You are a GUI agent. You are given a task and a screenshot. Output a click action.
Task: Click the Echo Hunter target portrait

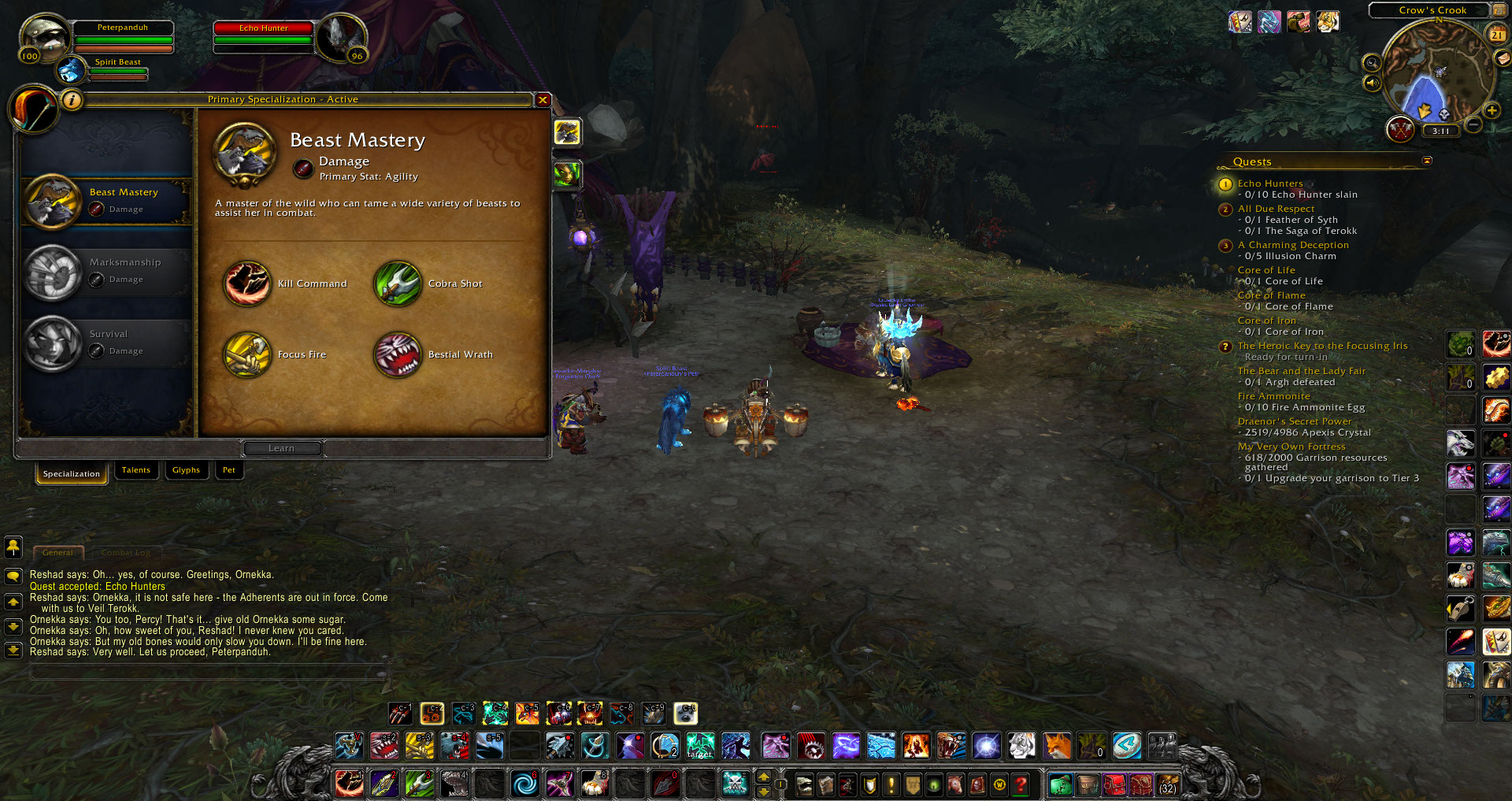pos(342,37)
